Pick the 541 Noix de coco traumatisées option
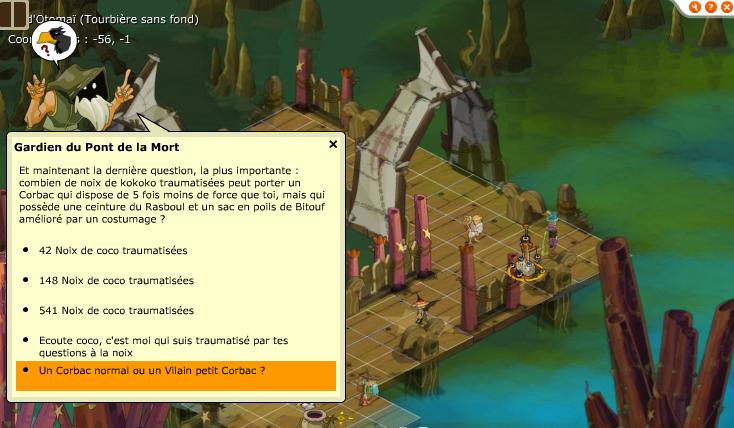Image resolution: width=734 pixels, height=428 pixels. point(116,310)
